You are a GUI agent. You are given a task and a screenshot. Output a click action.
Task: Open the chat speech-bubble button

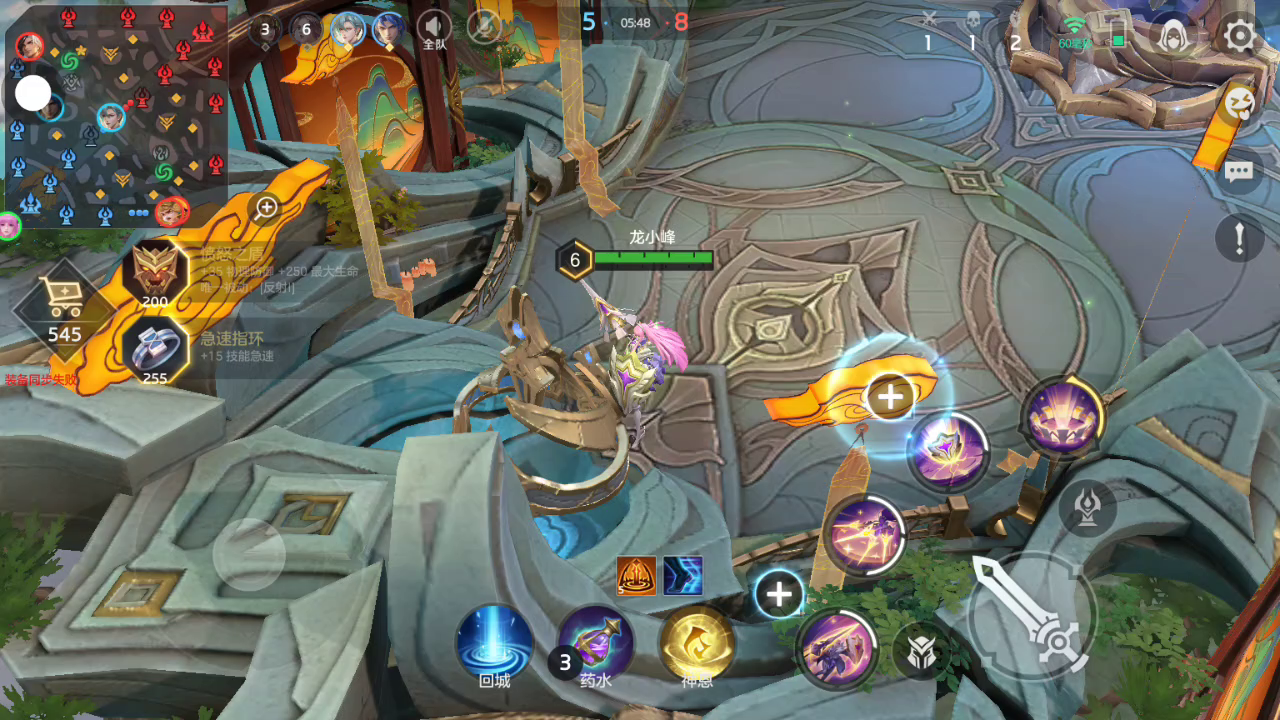pyautogui.click(x=1239, y=172)
